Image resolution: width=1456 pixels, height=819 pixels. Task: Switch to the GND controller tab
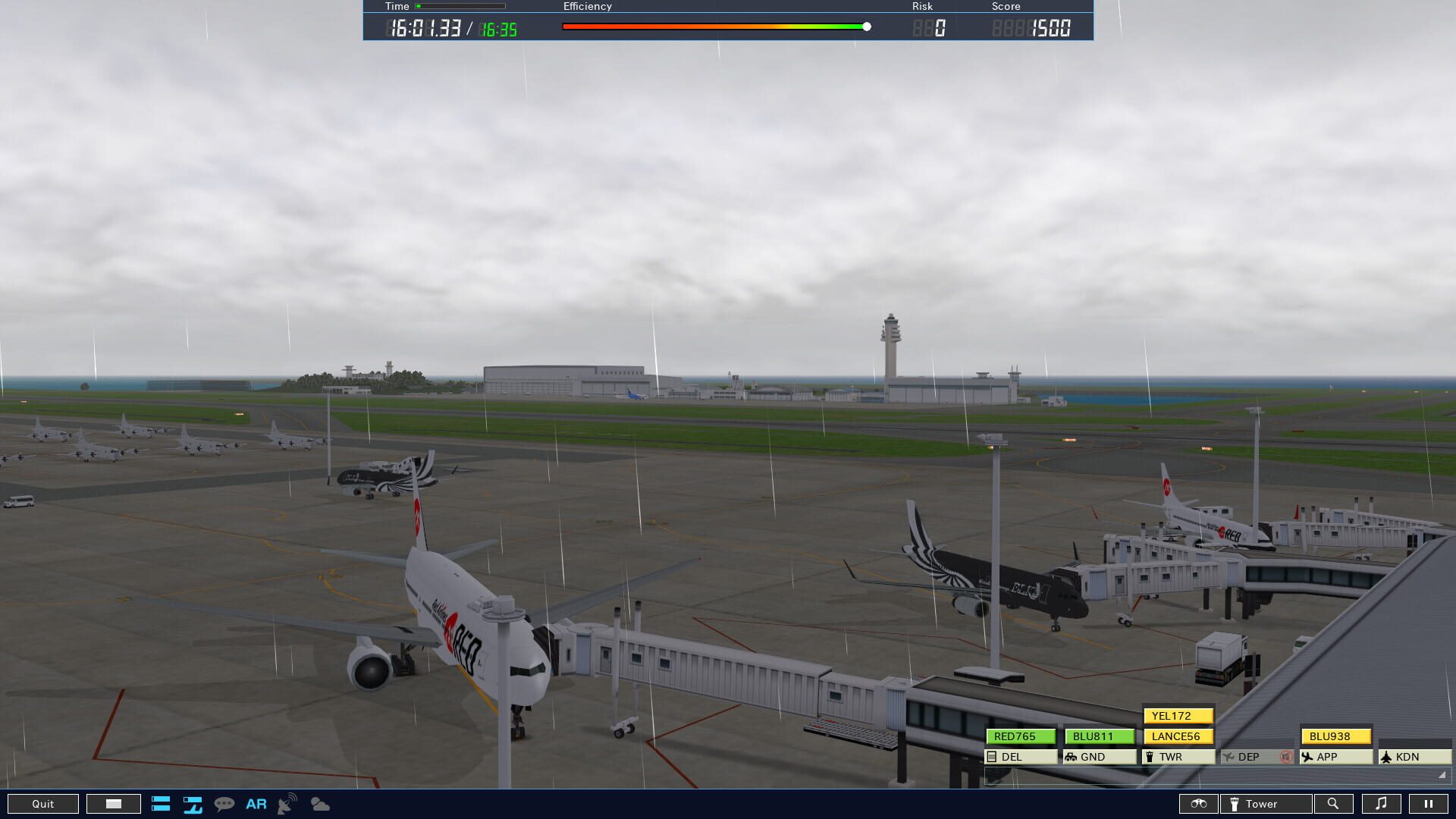[x=1099, y=756]
